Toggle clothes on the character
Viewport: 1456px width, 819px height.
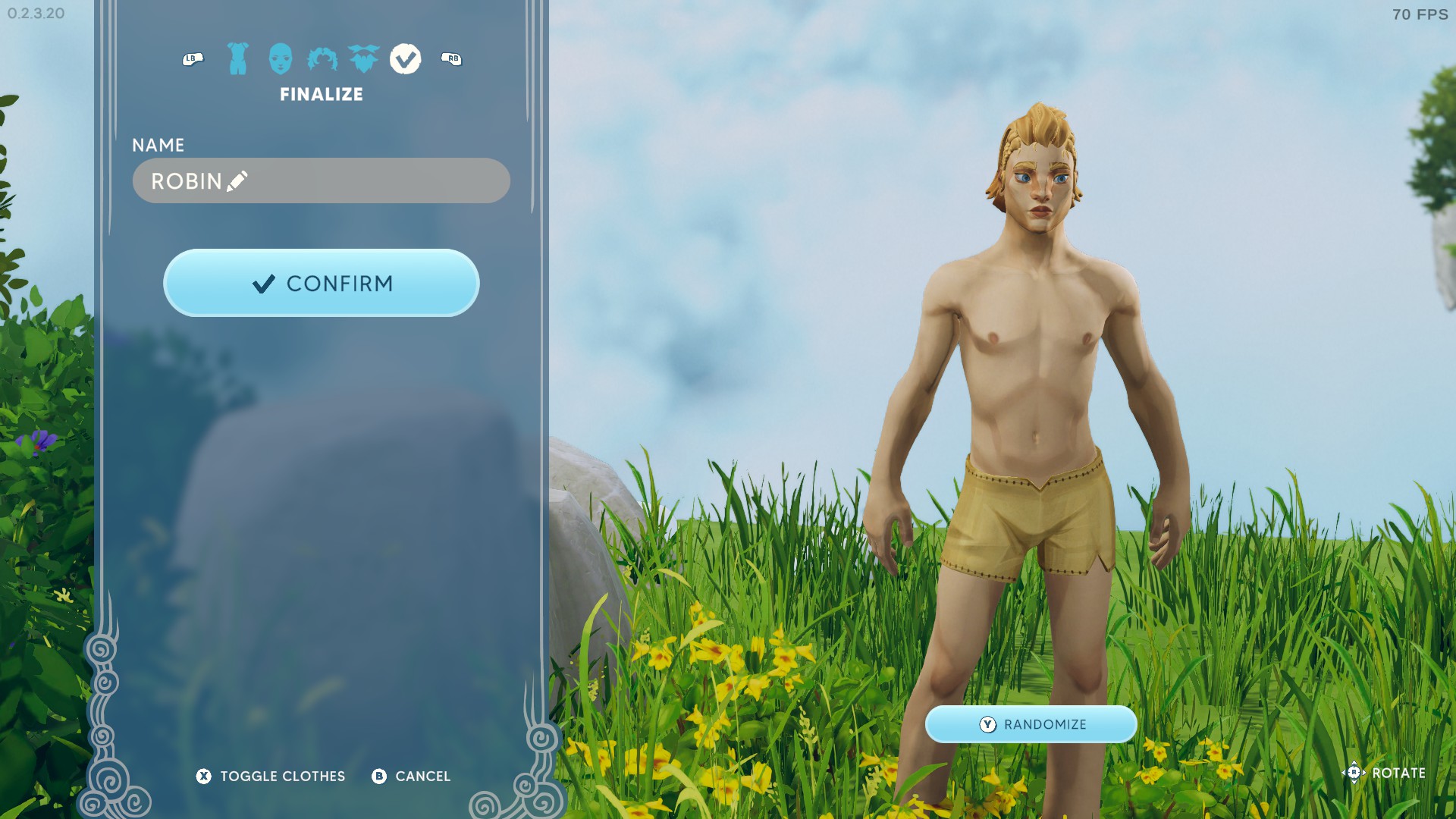[x=271, y=776]
